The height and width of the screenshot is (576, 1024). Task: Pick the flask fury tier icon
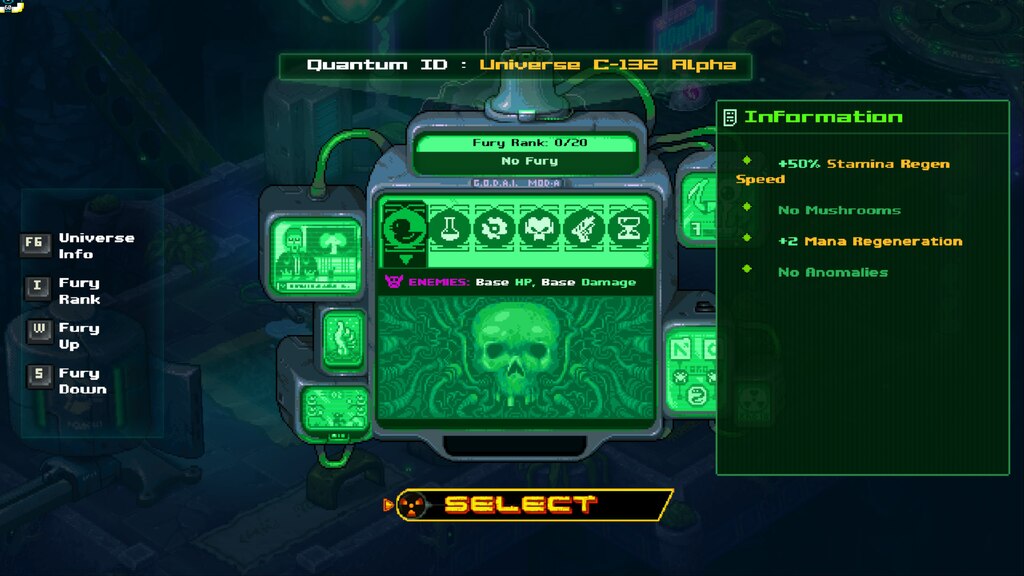point(449,229)
